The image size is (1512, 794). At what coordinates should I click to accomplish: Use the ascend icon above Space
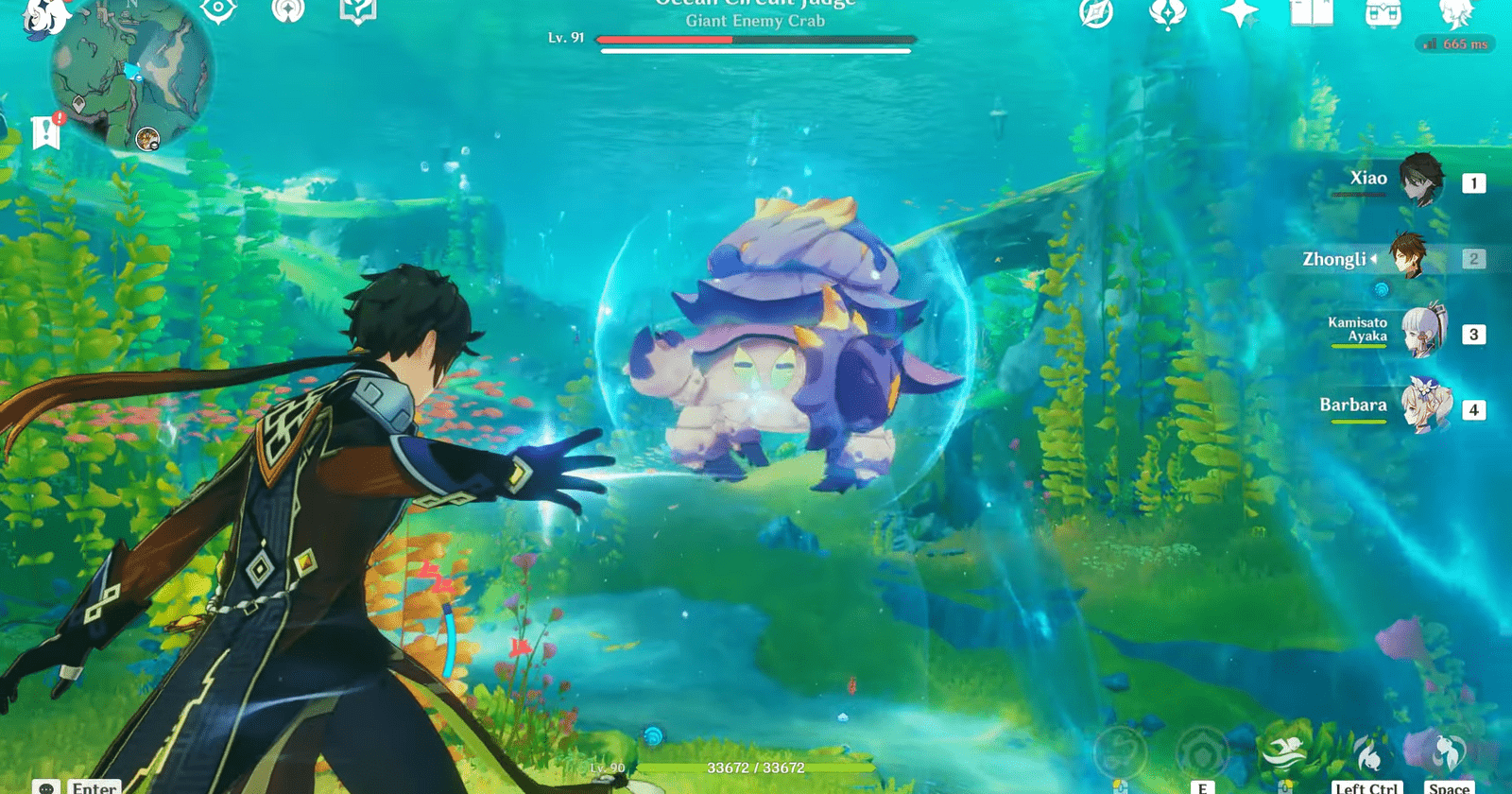click(x=1447, y=751)
